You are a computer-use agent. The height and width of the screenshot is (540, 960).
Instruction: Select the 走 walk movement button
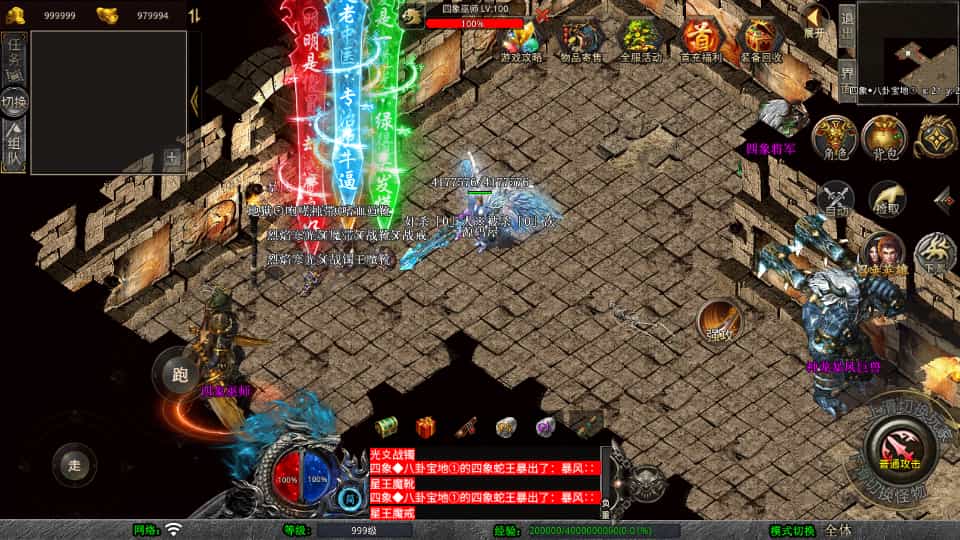[x=75, y=464]
